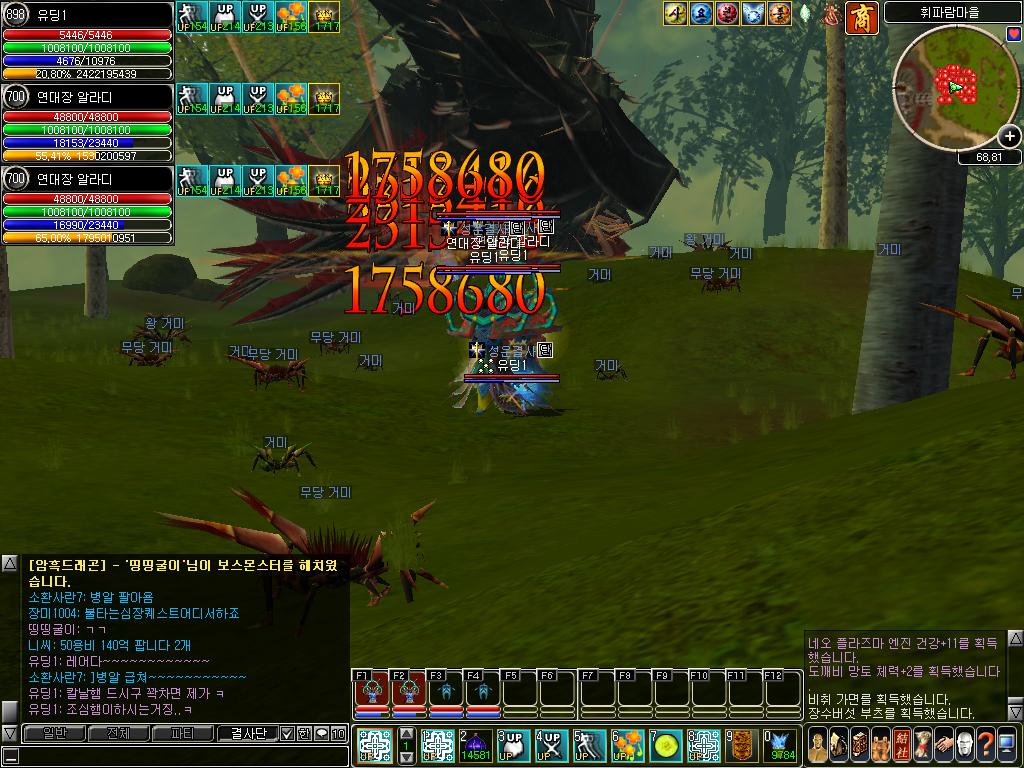Open the 결사단 chat tab

click(x=246, y=733)
